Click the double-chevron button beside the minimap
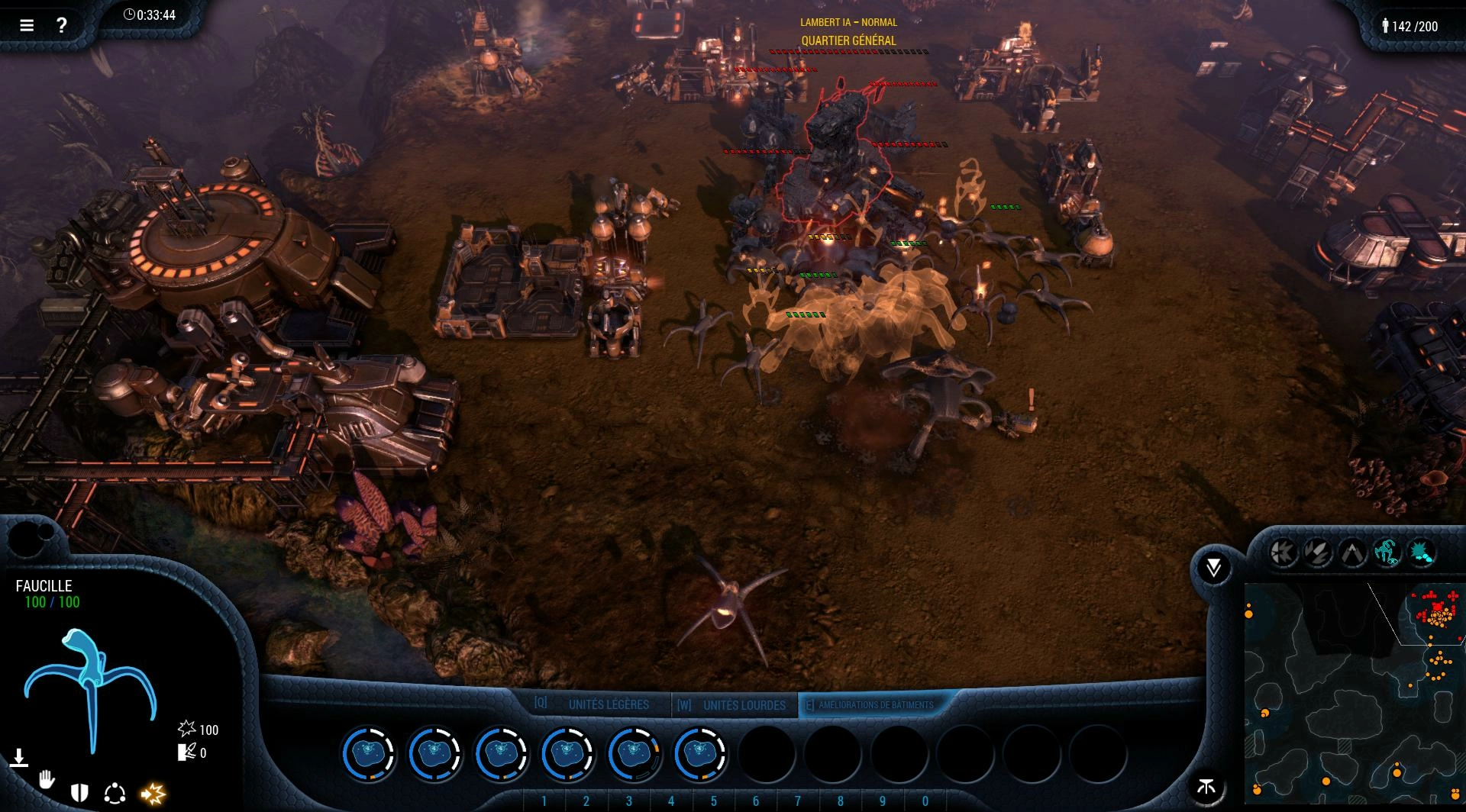The height and width of the screenshot is (812, 1466). point(1213,567)
